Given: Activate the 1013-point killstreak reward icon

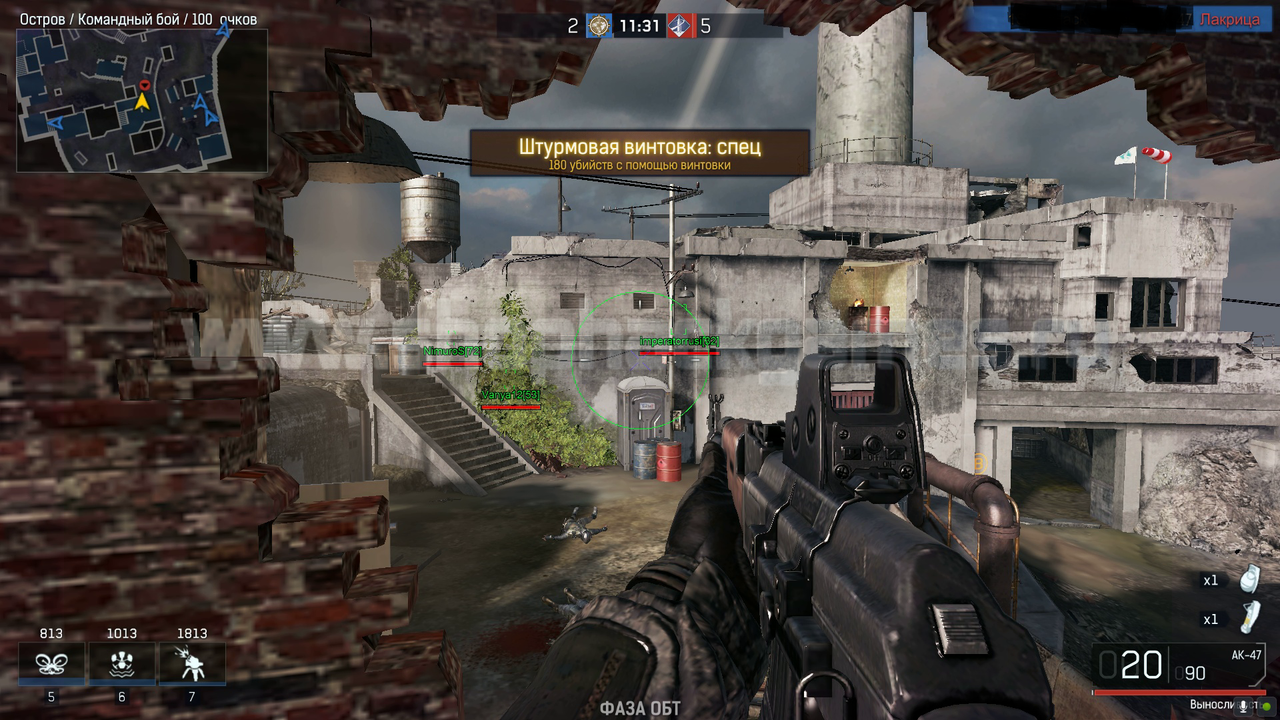Looking at the screenshot, I should tap(122, 661).
